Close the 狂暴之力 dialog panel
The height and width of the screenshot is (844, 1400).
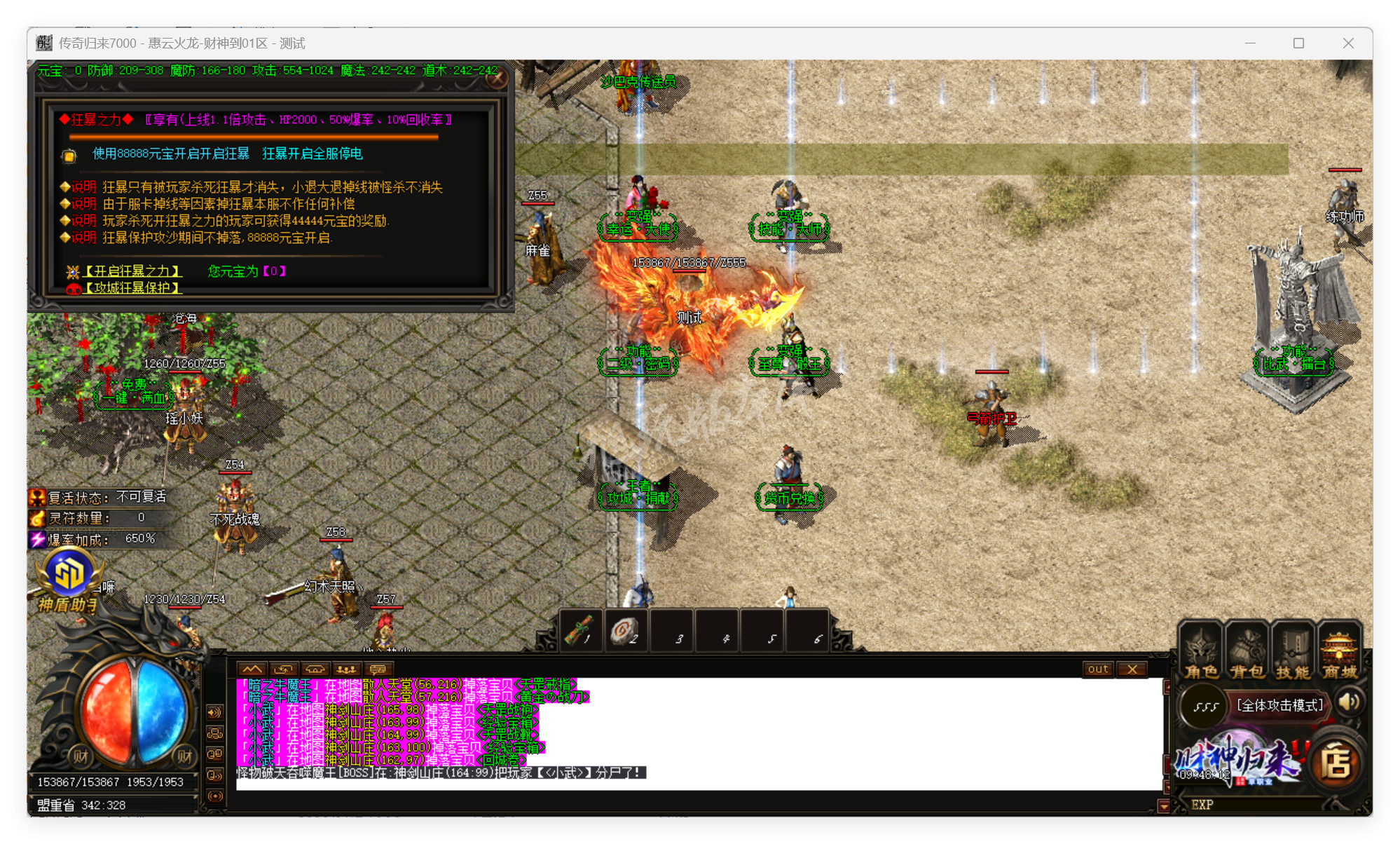point(497,78)
